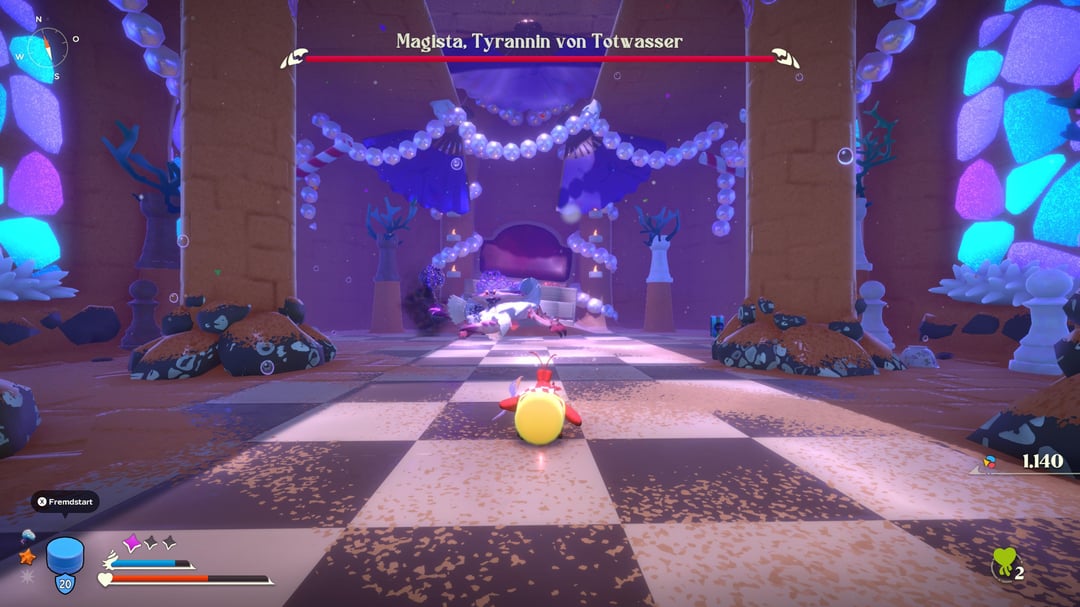
Task: Select the orange starfish icon
Action: [x=27, y=555]
